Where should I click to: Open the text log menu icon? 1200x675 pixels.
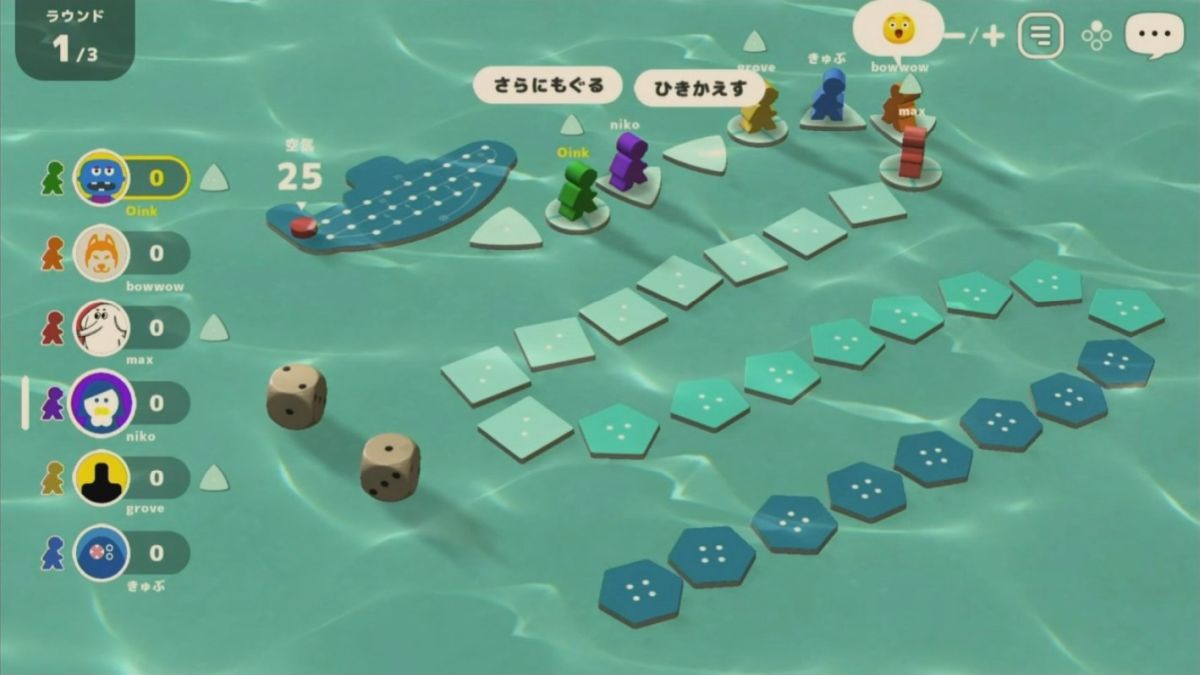pos(1040,37)
